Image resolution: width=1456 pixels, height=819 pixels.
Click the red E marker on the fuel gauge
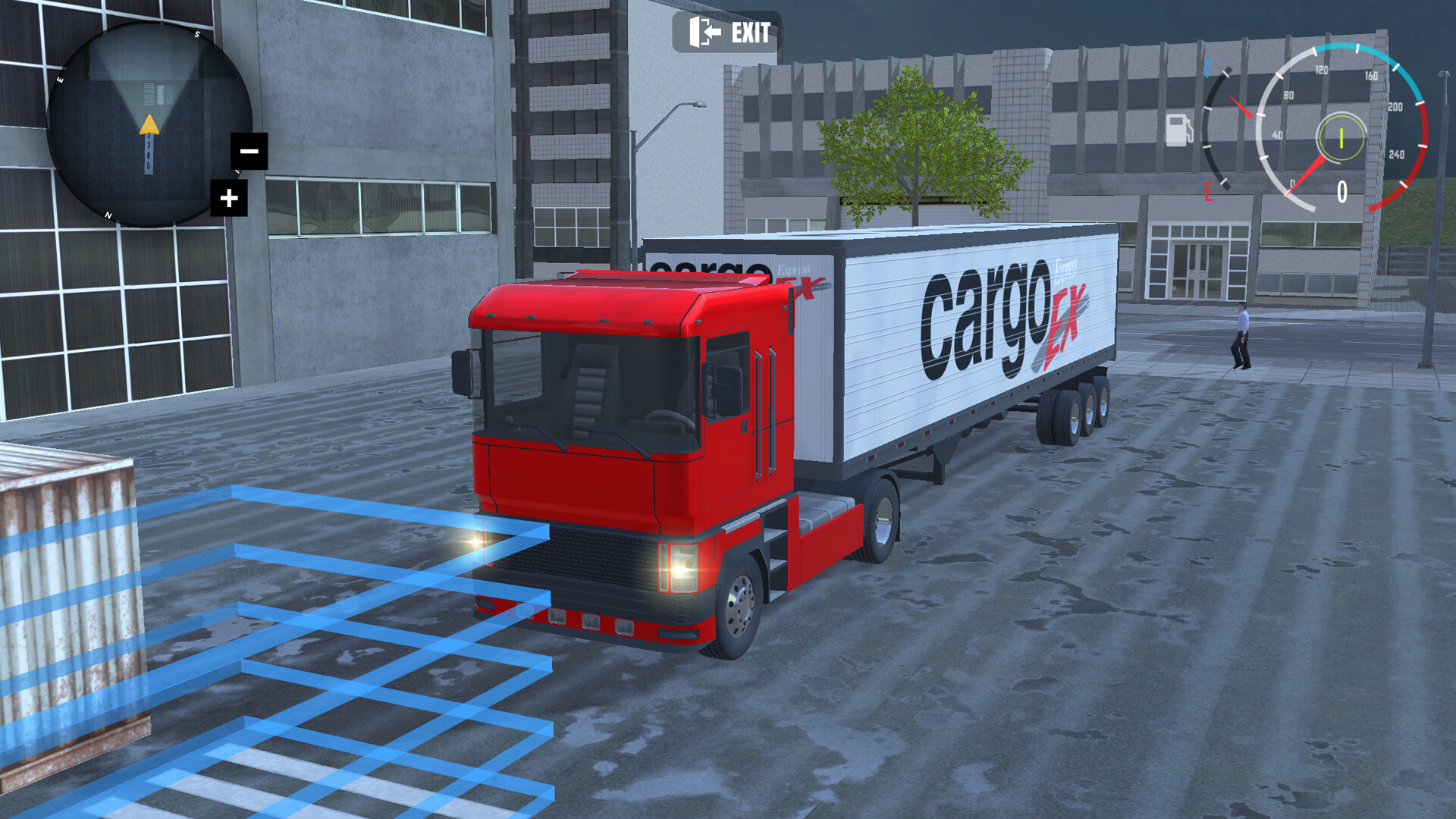coord(1207,191)
